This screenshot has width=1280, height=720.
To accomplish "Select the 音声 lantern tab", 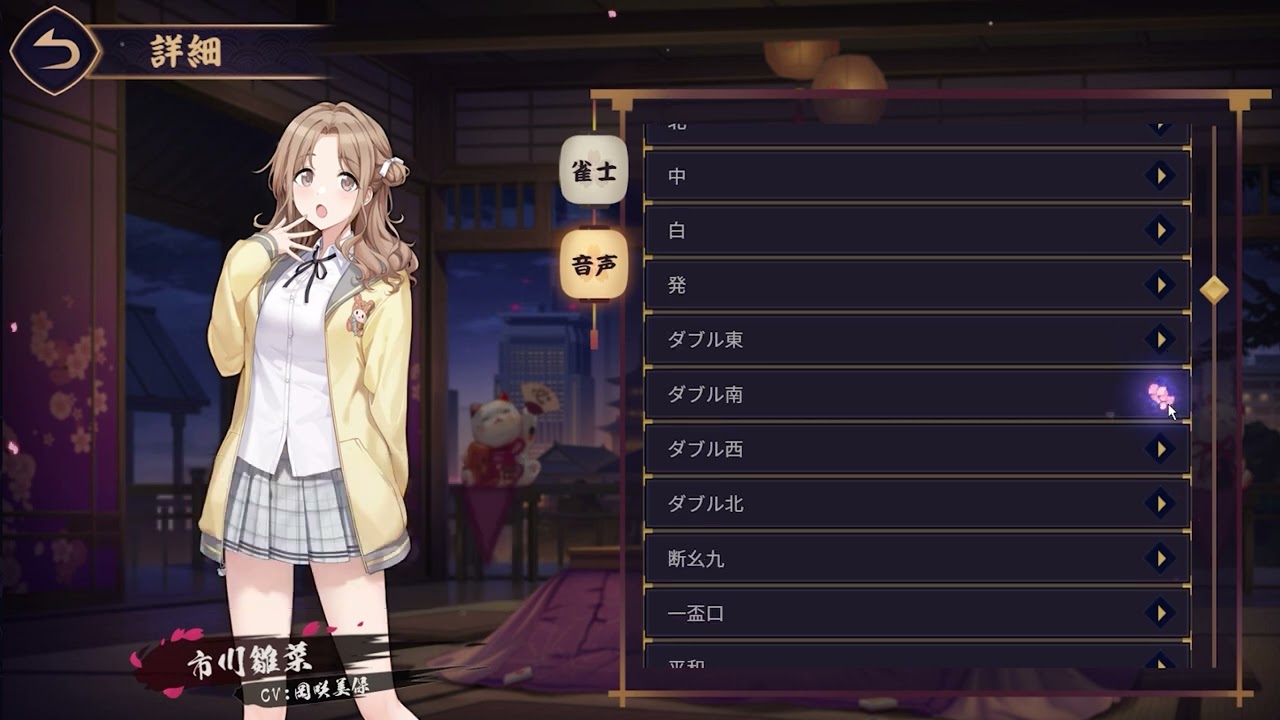I will 594,266.
